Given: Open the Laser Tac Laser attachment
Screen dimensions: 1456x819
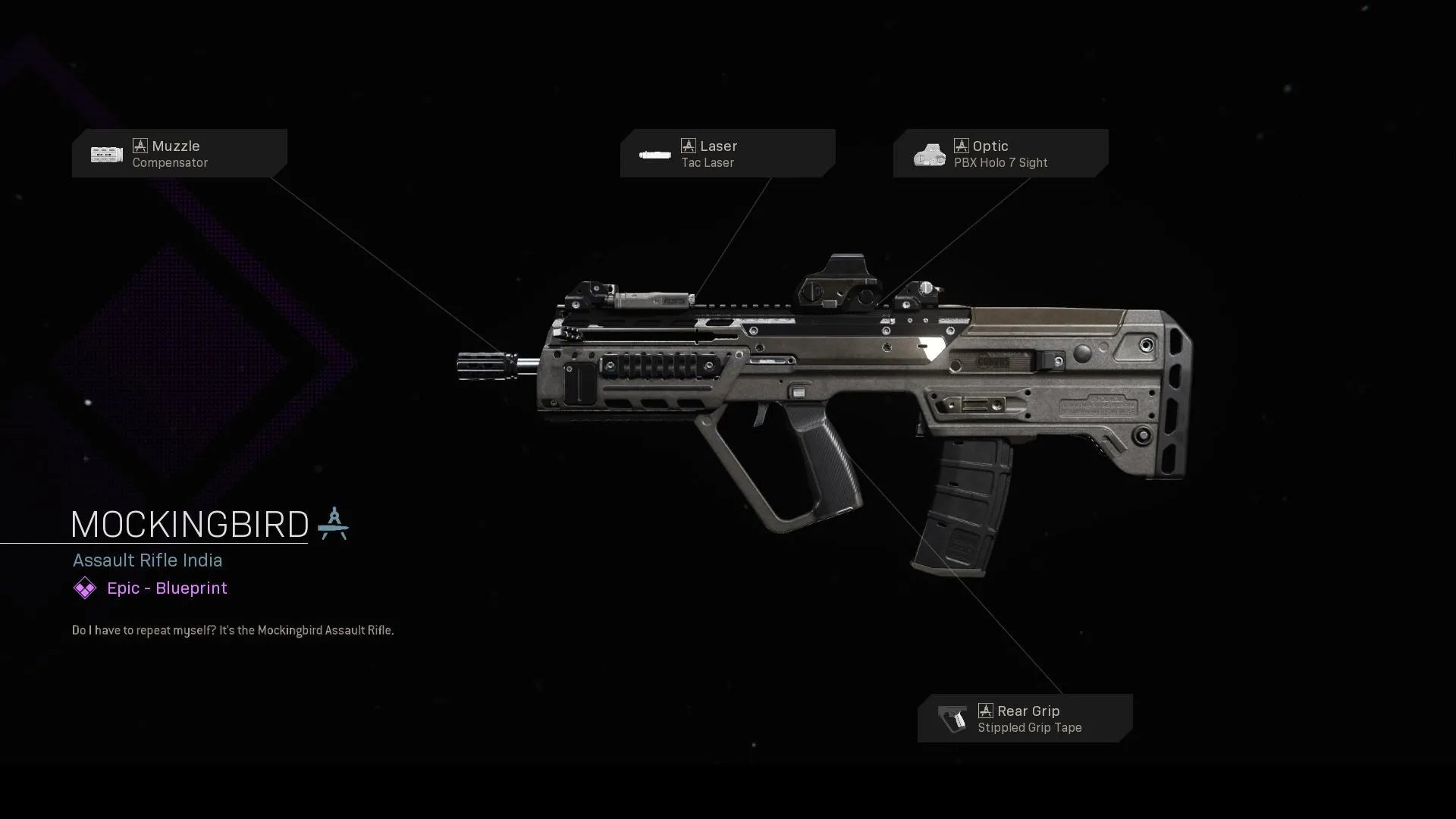Looking at the screenshot, I should 727,153.
